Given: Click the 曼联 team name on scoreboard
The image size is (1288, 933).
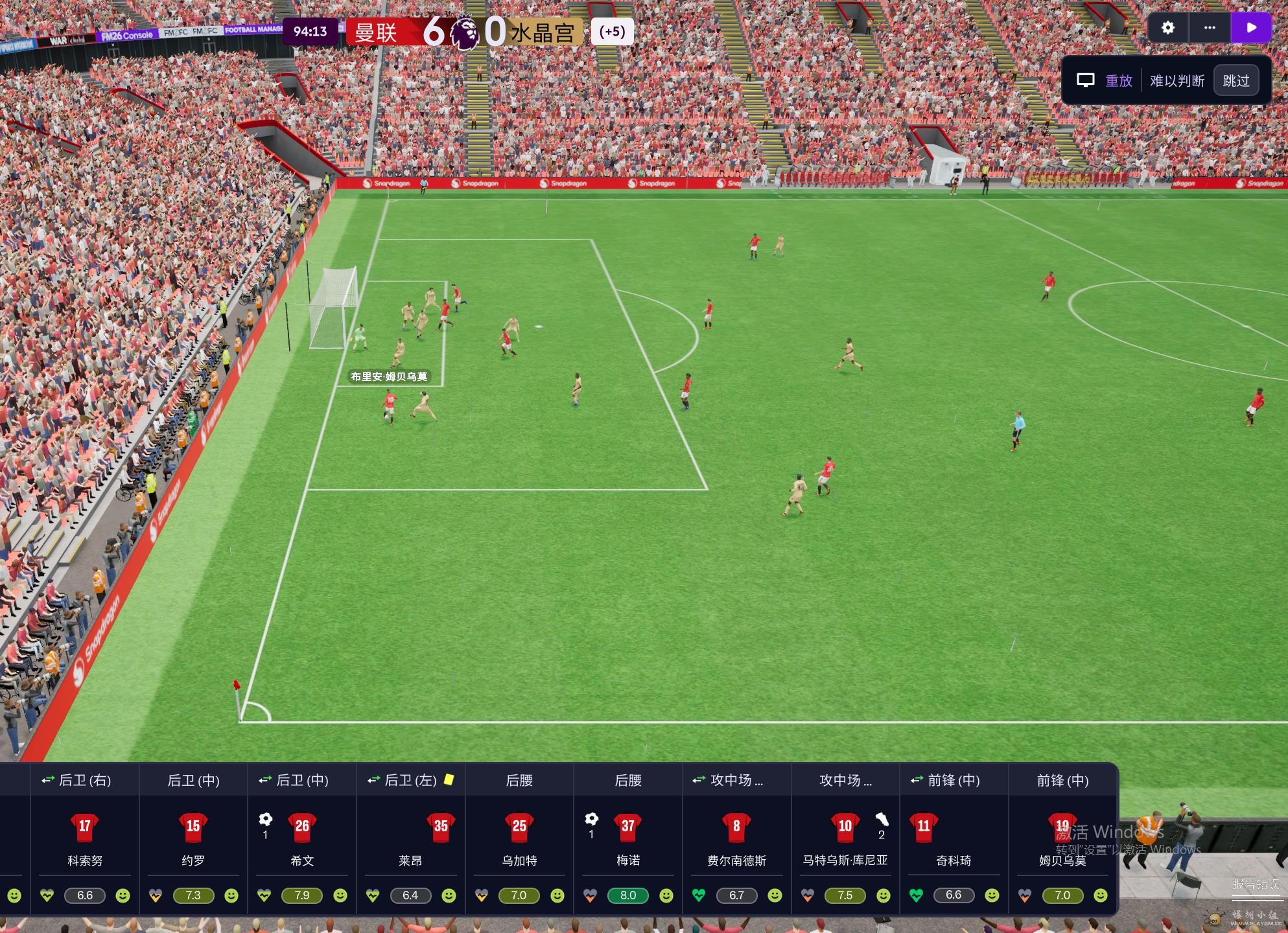Looking at the screenshot, I should click(x=376, y=32).
